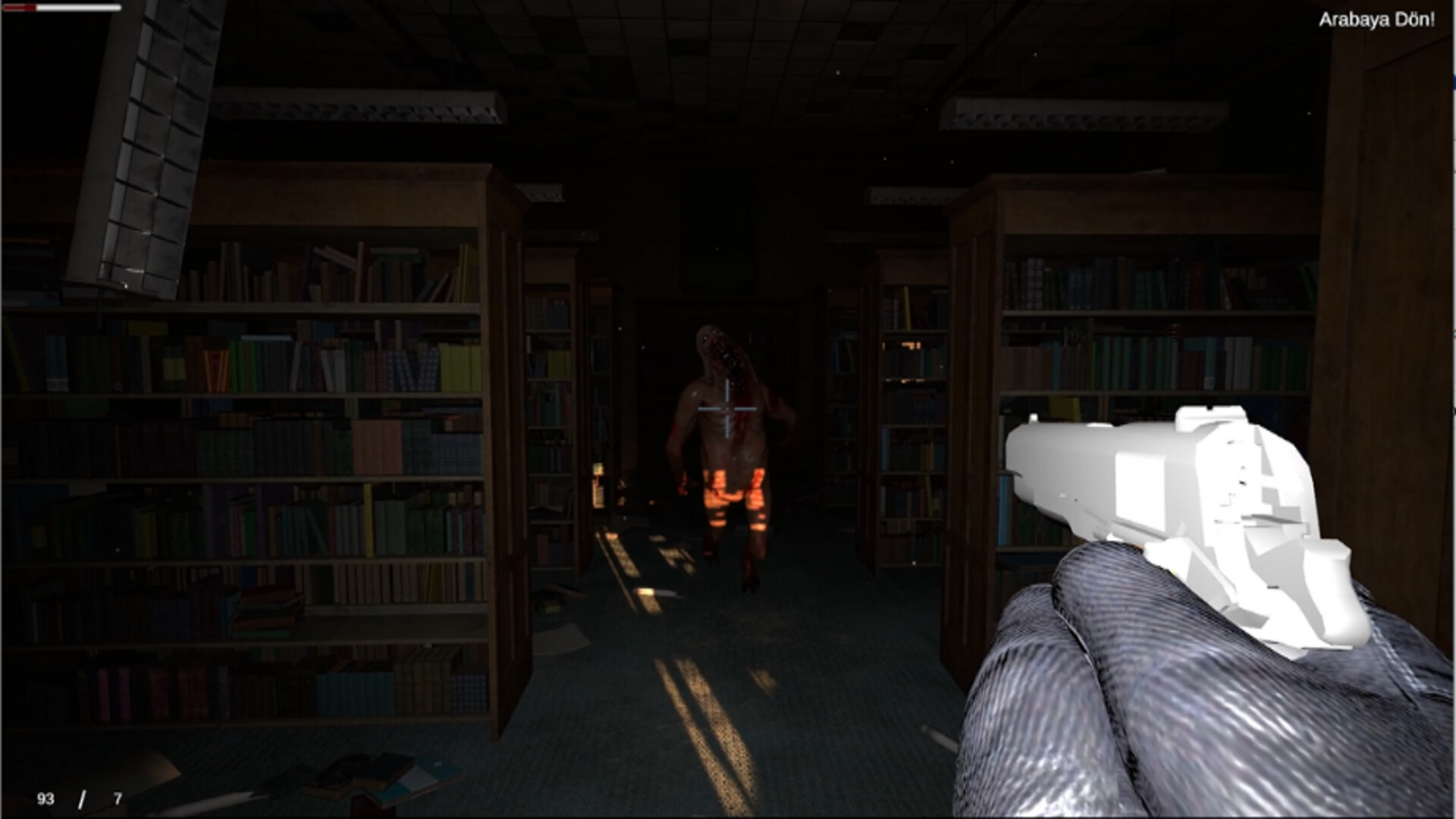Click the reserve ammo number 7
This screenshot has width=1456, height=819.
click(x=118, y=798)
